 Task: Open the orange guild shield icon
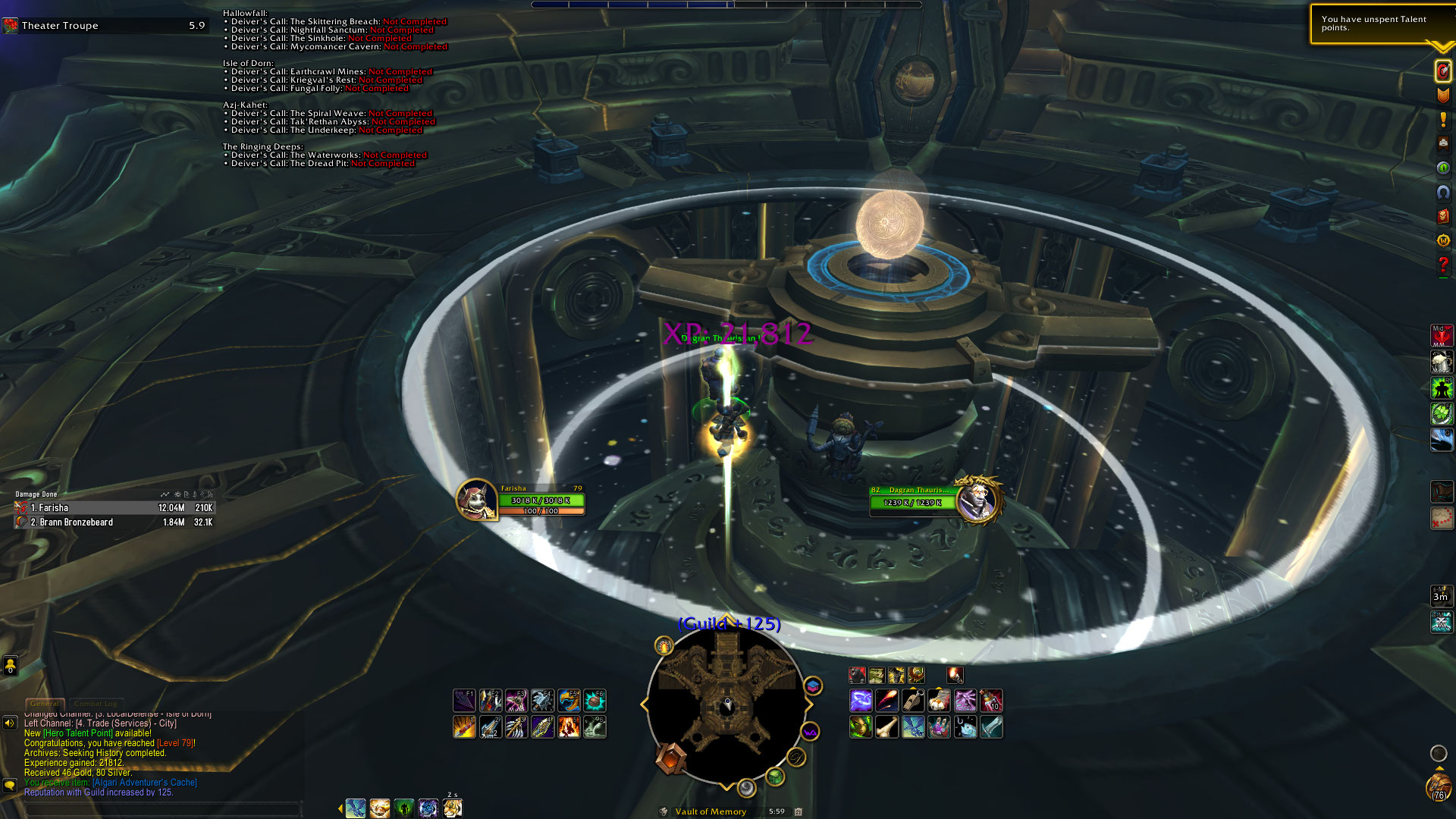coord(1442,95)
